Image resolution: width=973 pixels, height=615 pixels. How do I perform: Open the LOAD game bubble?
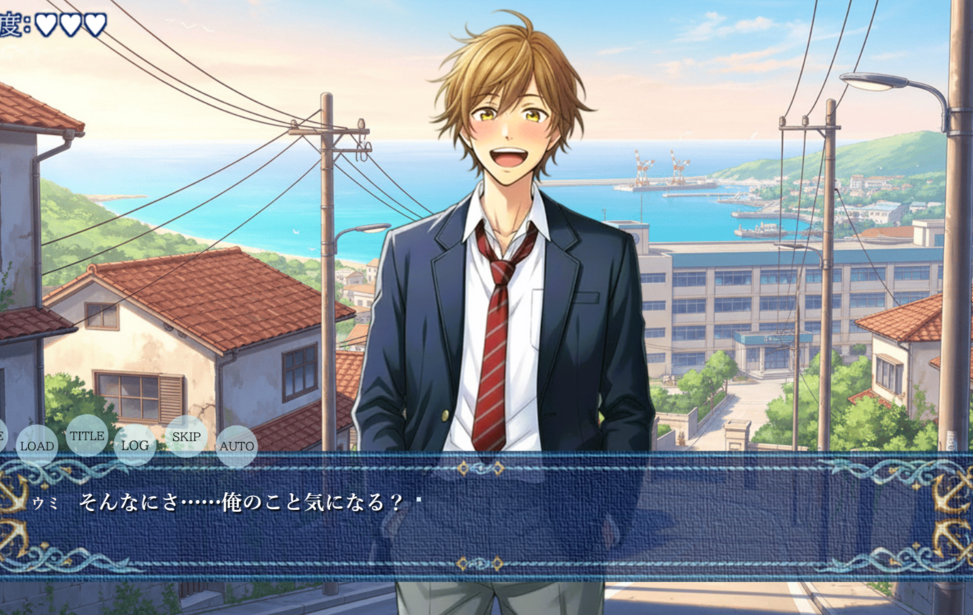37,446
